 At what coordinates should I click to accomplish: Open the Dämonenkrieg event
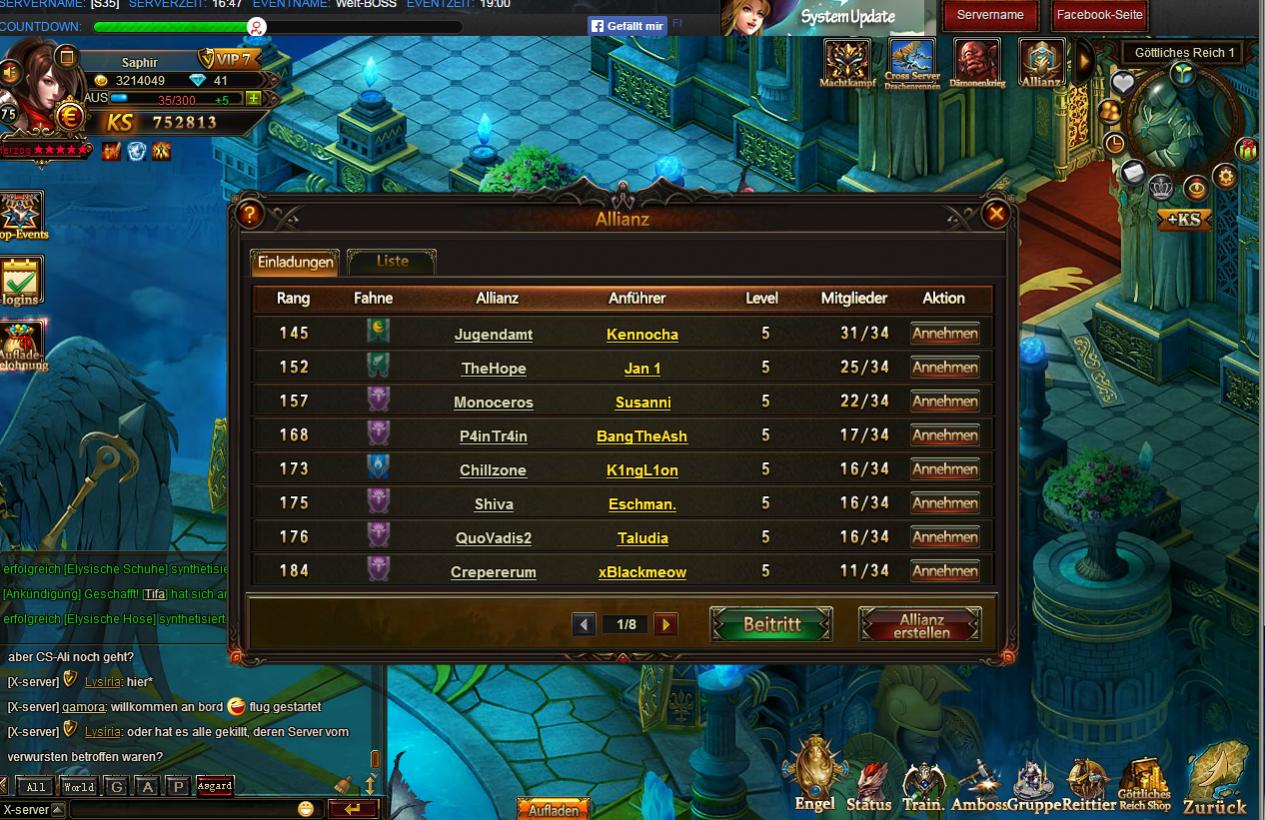point(977,62)
